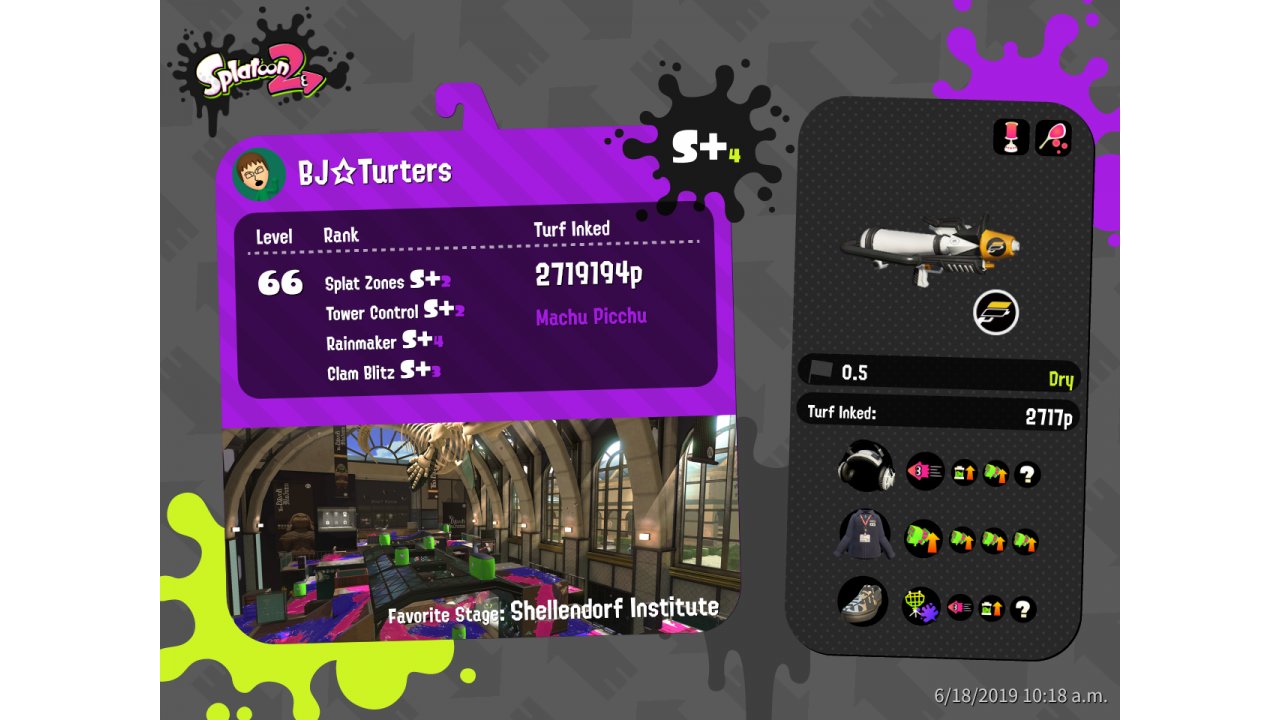Screen dimensions: 1280x720
Task: Inspect the Forge brand badge under the weapon
Action: pos(995,313)
